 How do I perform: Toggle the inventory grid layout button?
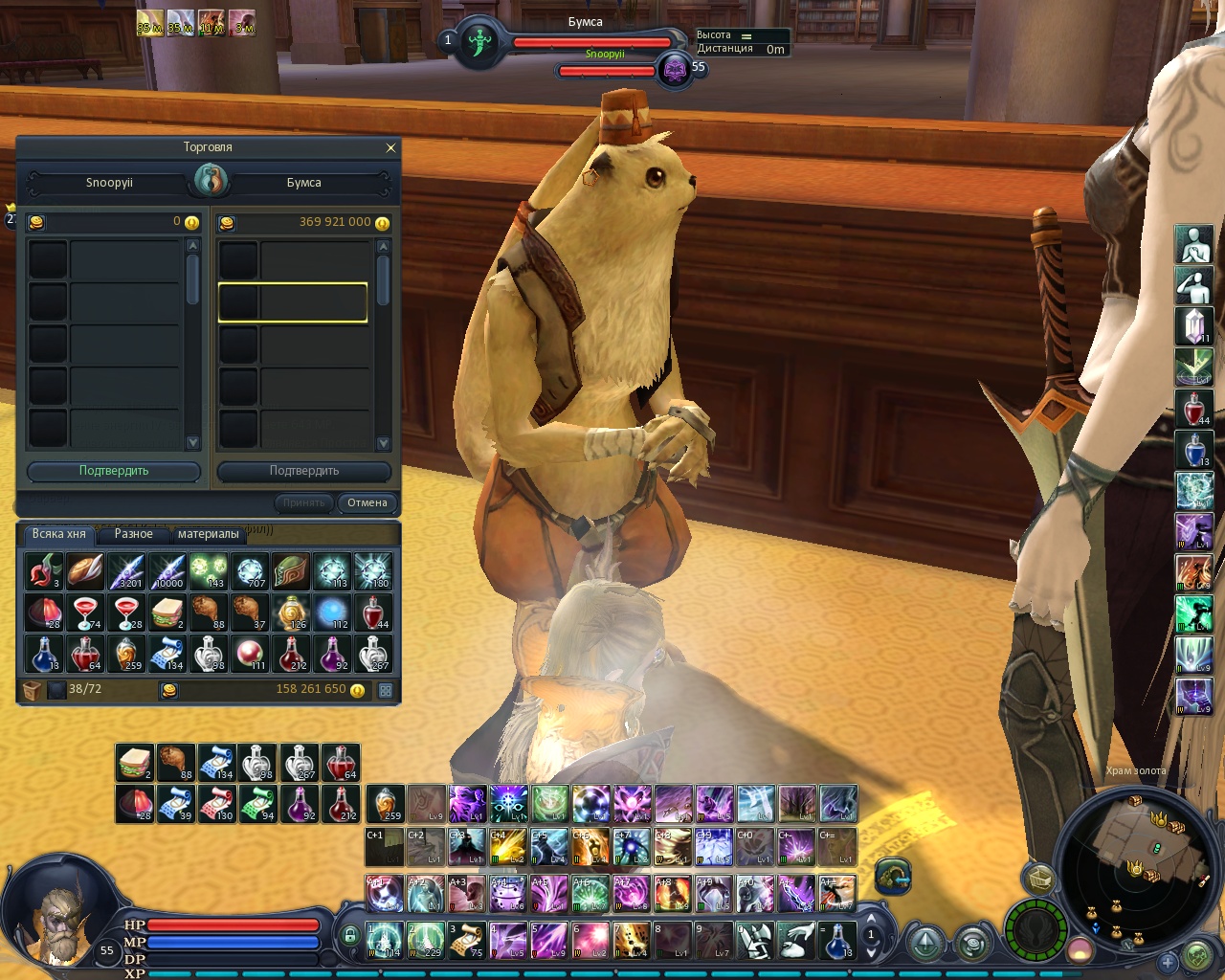386,690
